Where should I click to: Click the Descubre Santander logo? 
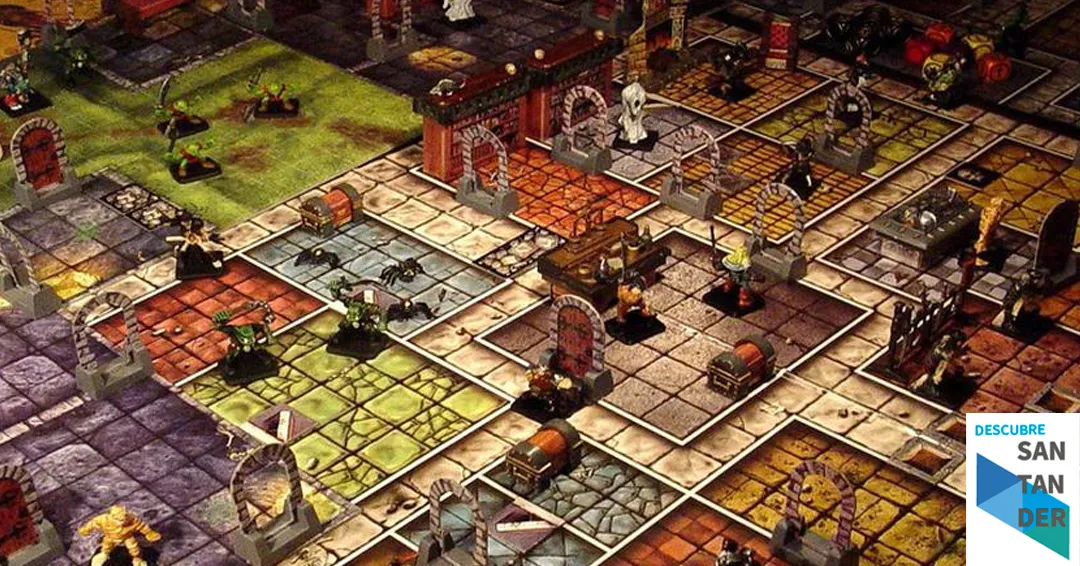1022,489
